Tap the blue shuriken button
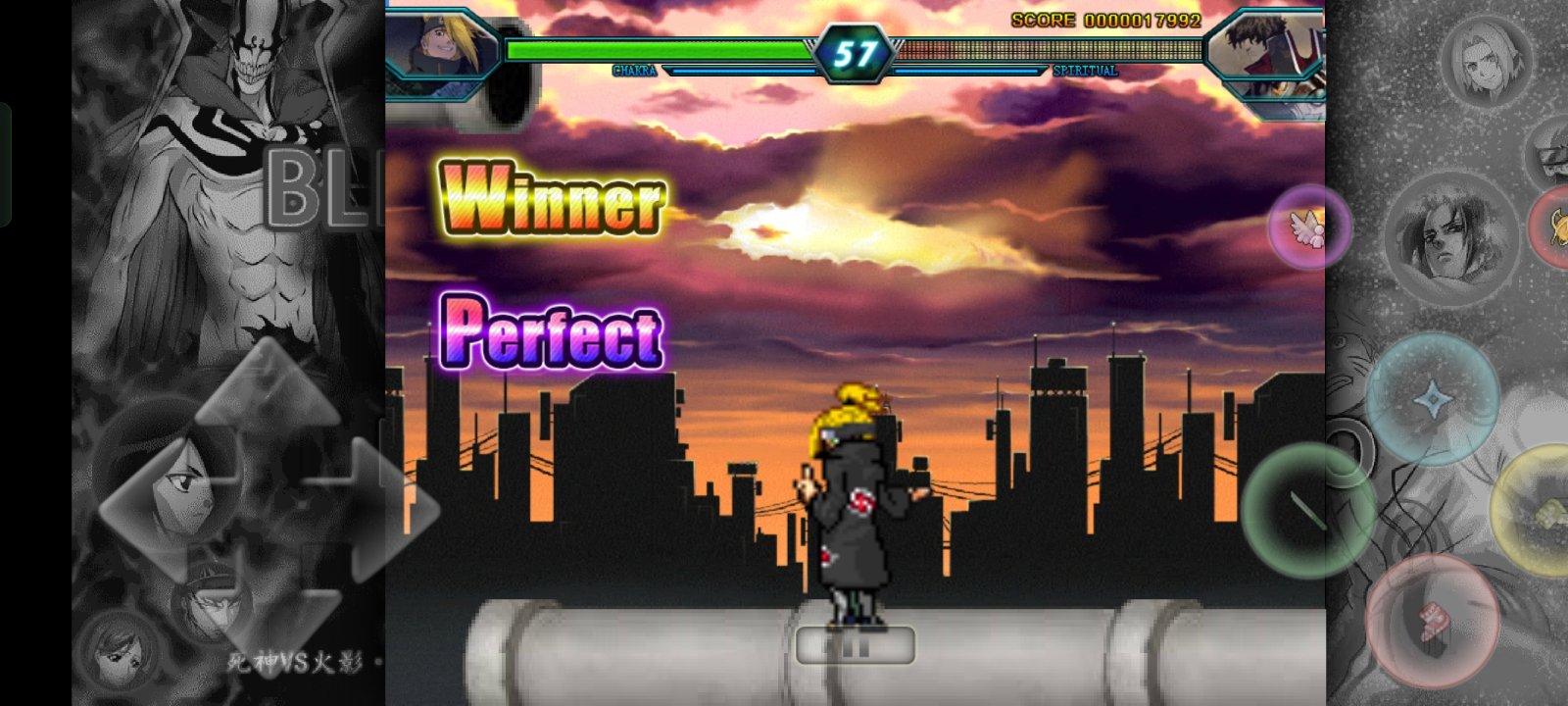The image size is (1568, 706). (x=1432, y=399)
